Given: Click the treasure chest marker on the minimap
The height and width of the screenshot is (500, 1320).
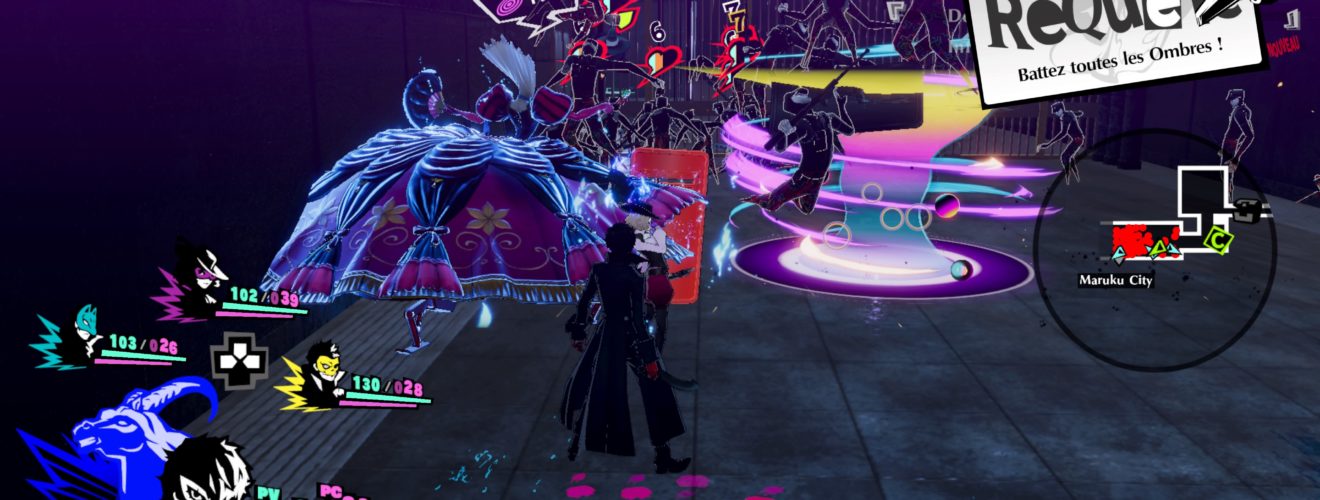Looking at the screenshot, I should coord(1246,211).
